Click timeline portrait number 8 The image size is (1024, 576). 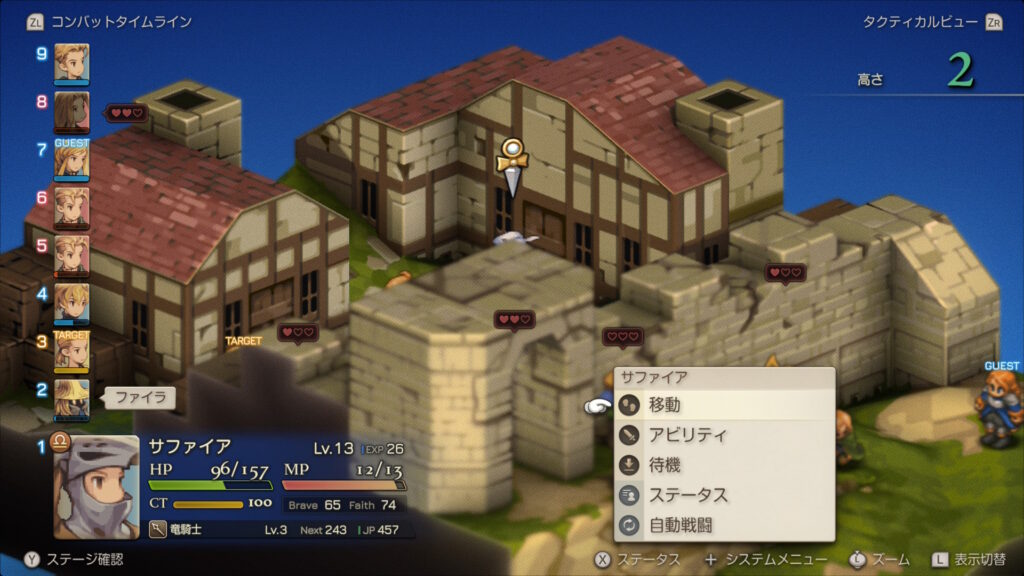pos(71,111)
